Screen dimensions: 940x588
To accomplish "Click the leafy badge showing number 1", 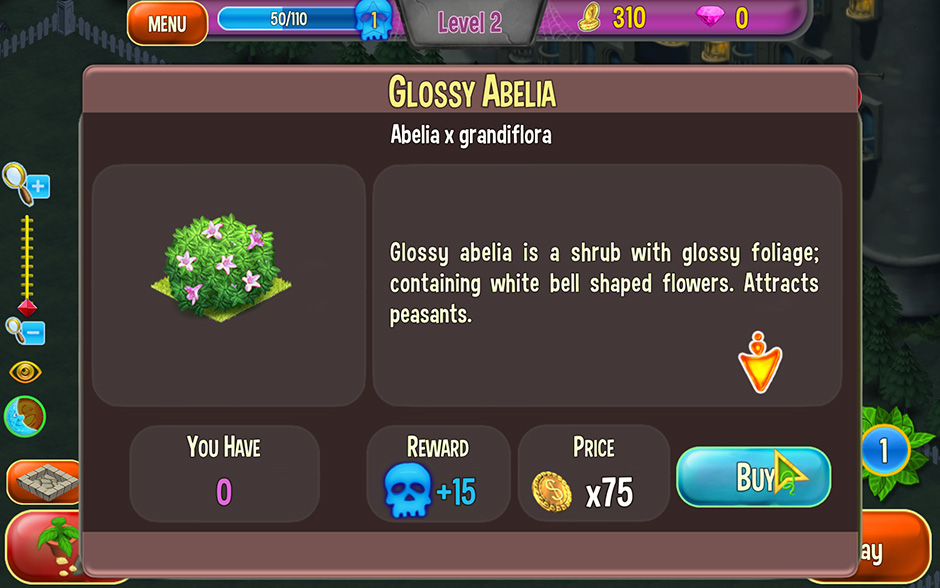I will coord(883,452).
